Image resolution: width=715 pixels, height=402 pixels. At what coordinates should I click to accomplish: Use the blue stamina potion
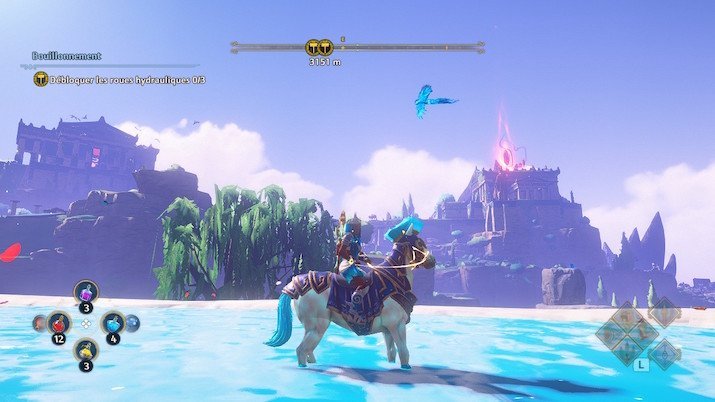[113, 324]
